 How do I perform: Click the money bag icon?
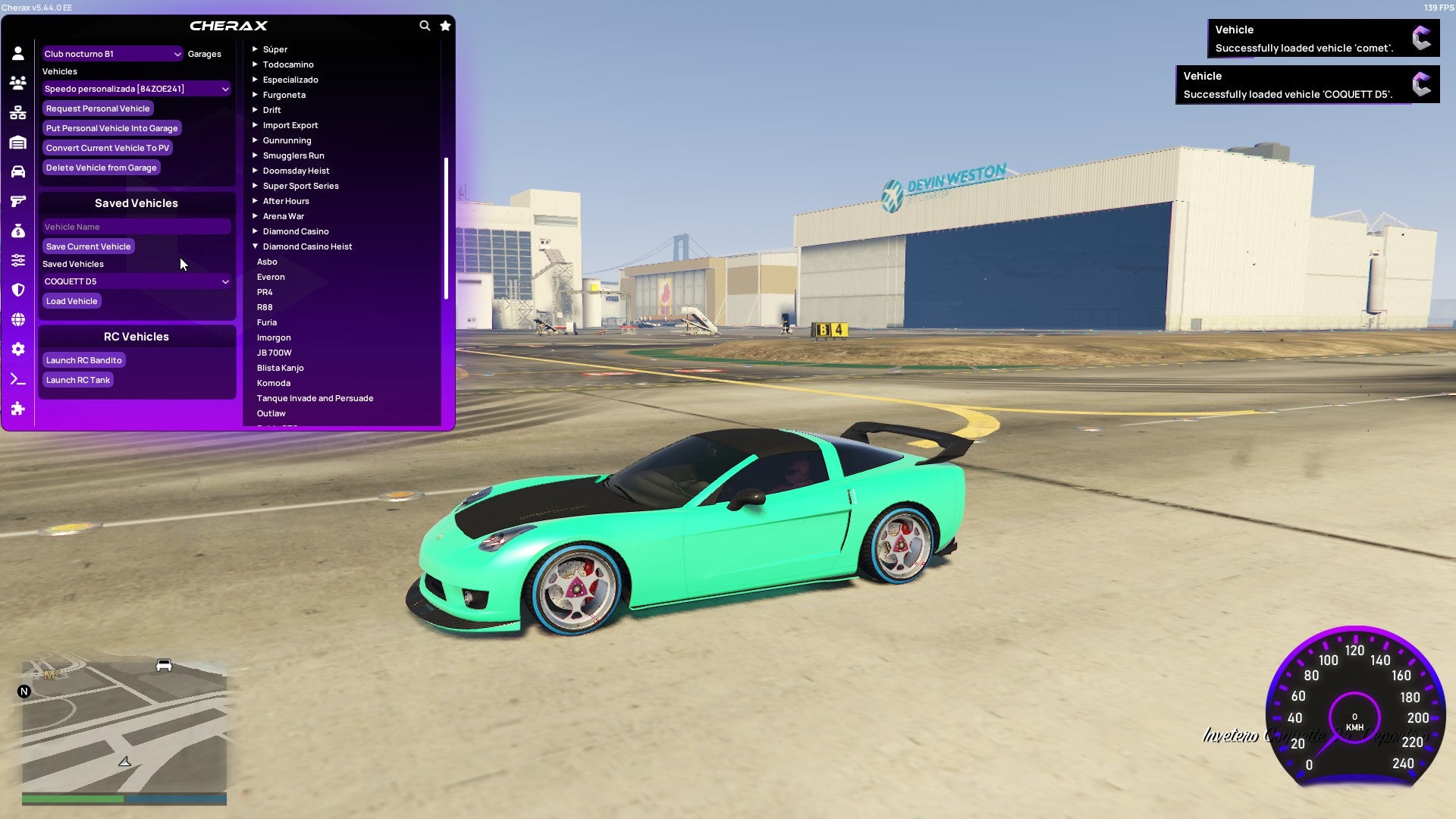click(18, 231)
